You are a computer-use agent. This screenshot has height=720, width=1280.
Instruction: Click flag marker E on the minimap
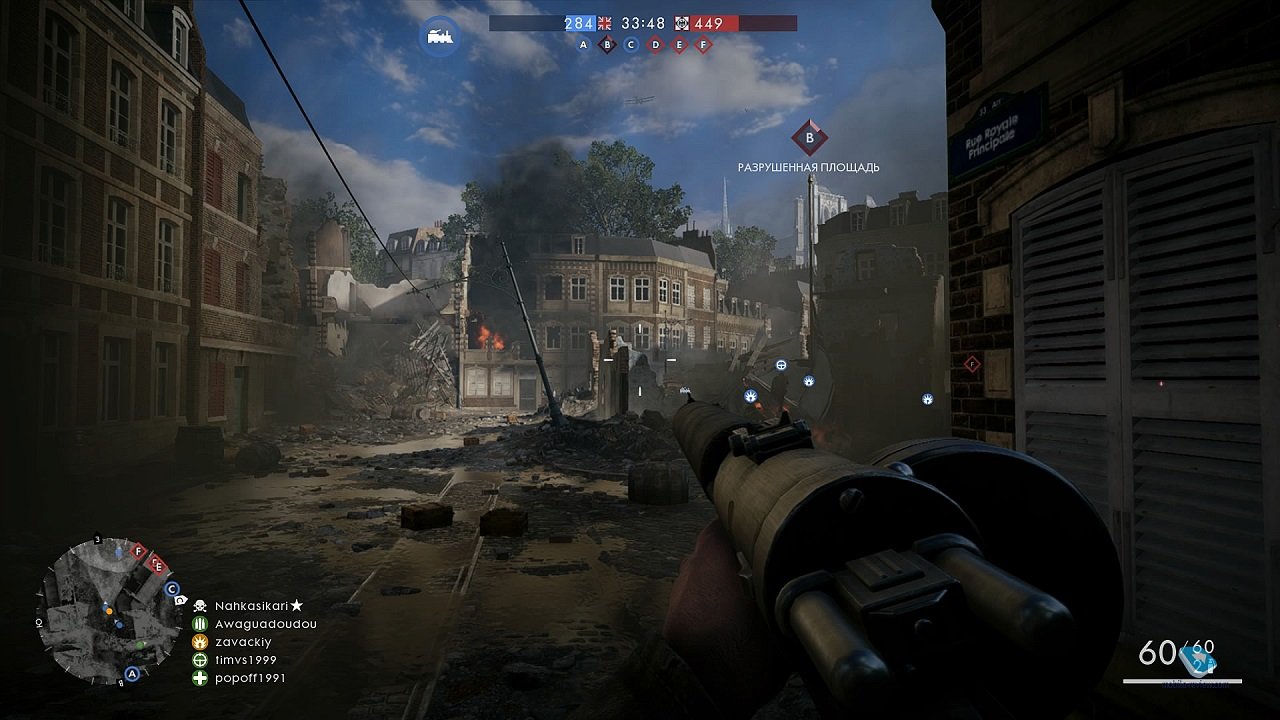click(x=158, y=566)
